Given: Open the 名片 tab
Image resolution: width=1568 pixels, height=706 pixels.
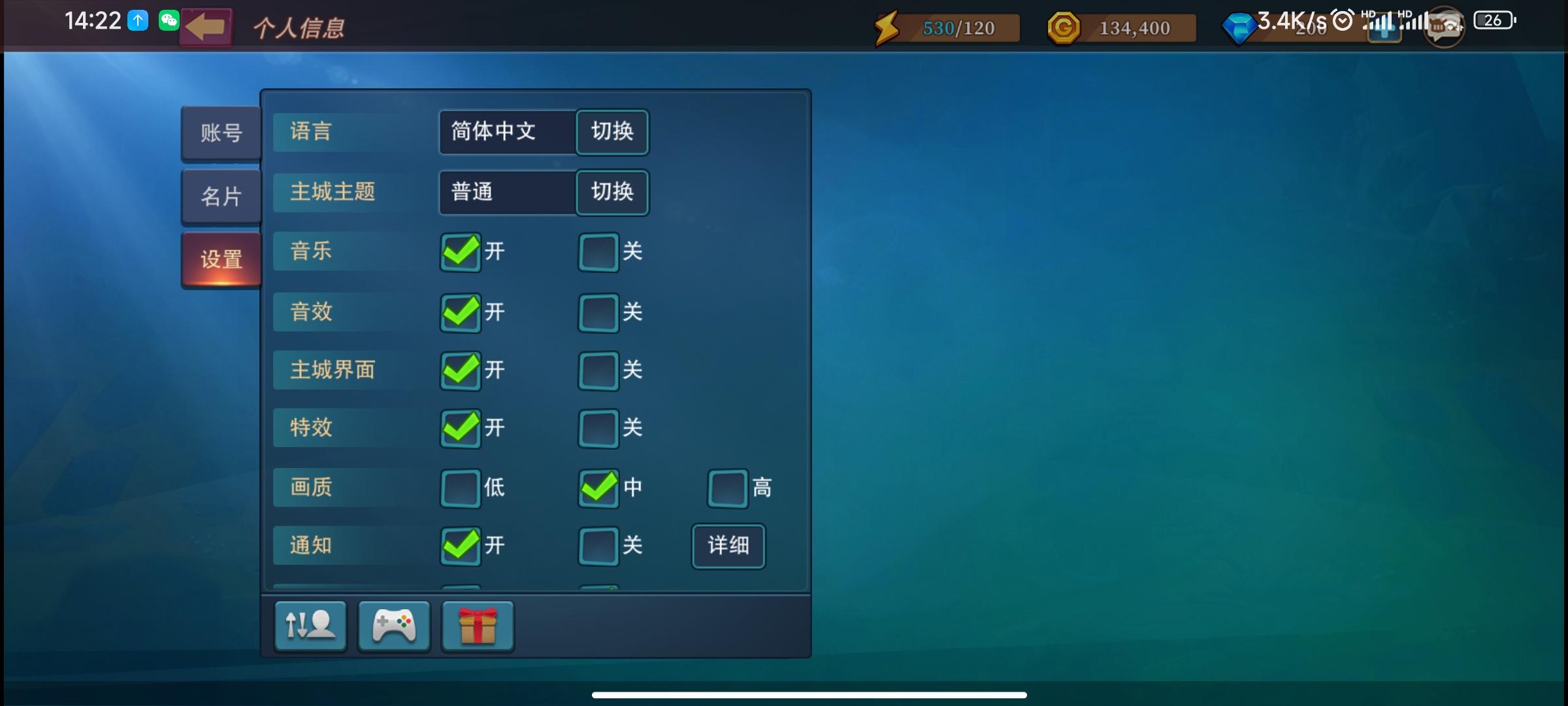Looking at the screenshot, I should tap(221, 195).
